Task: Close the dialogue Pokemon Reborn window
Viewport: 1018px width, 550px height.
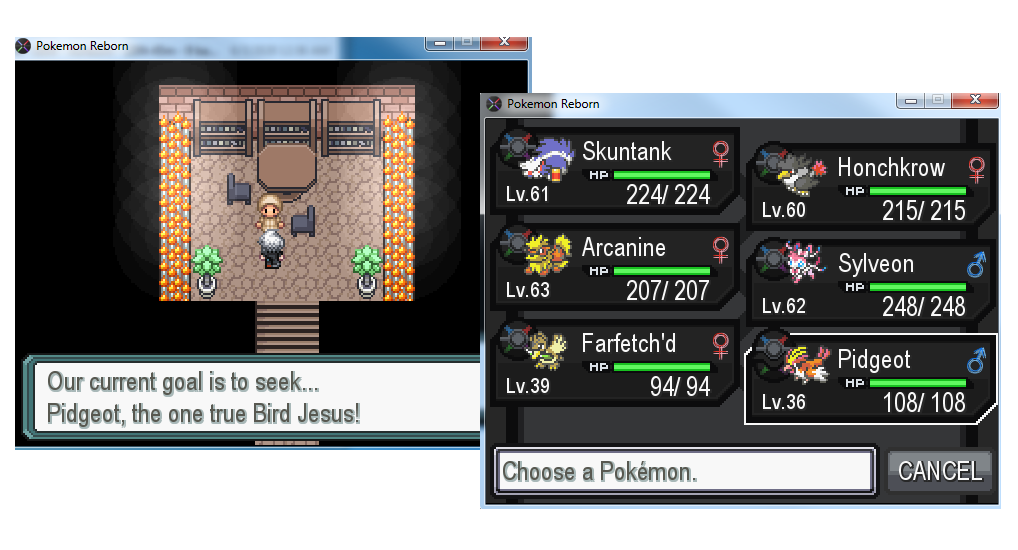Action: [503, 43]
